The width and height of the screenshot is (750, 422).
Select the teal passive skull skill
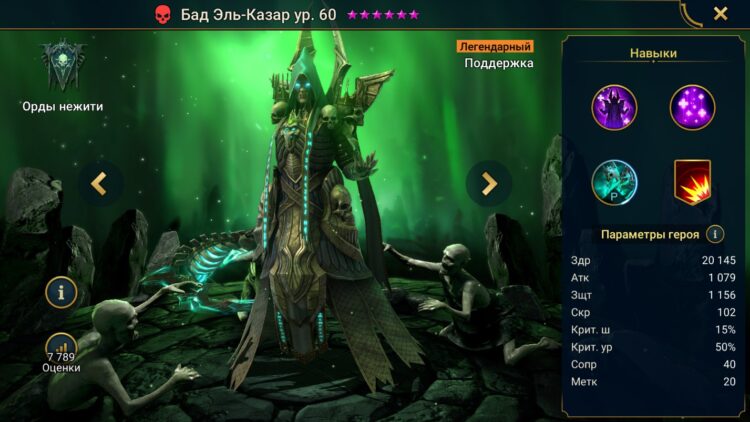(614, 183)
